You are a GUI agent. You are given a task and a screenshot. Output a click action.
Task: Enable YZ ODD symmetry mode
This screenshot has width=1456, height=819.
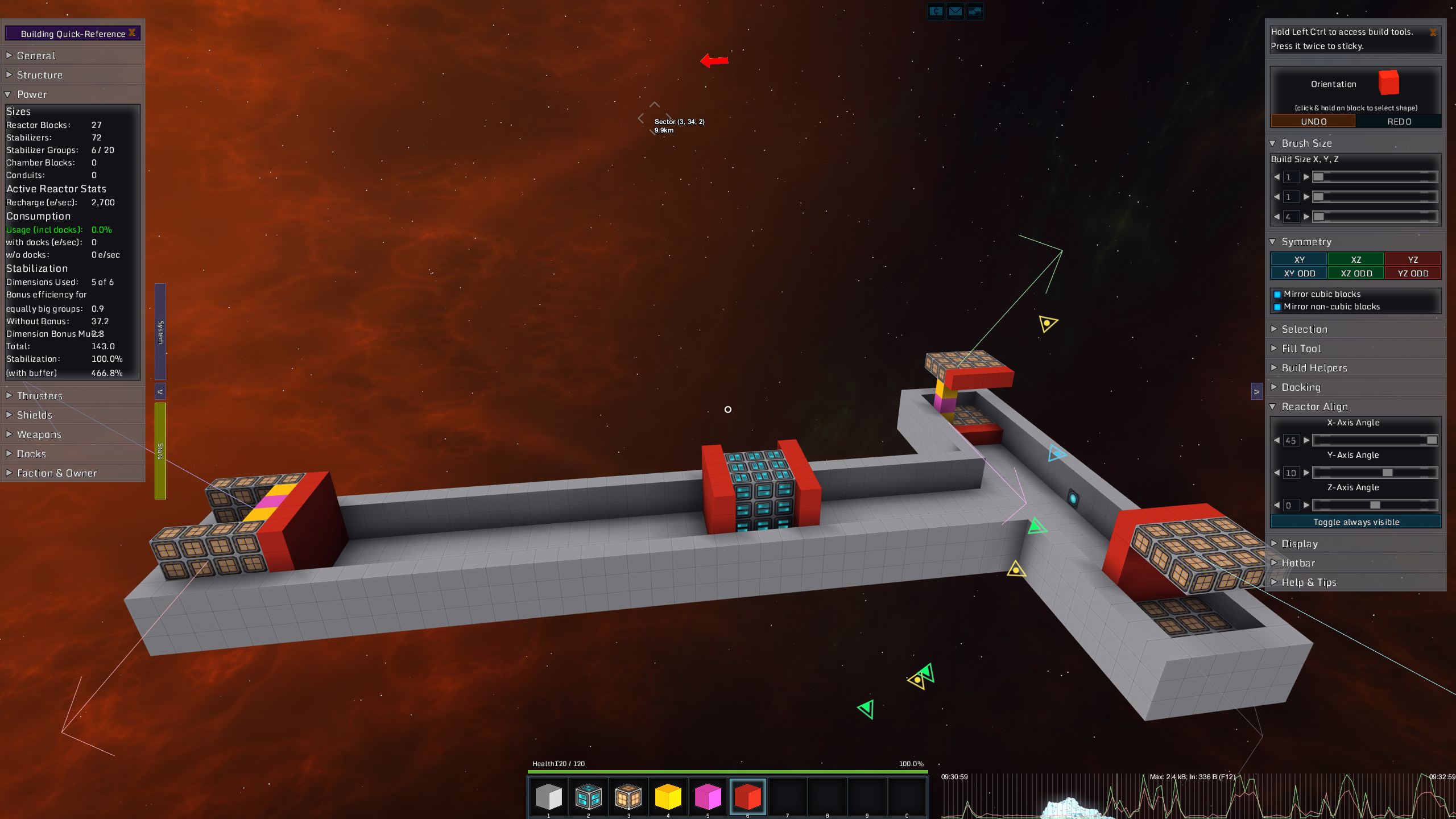pos(1413,274)
